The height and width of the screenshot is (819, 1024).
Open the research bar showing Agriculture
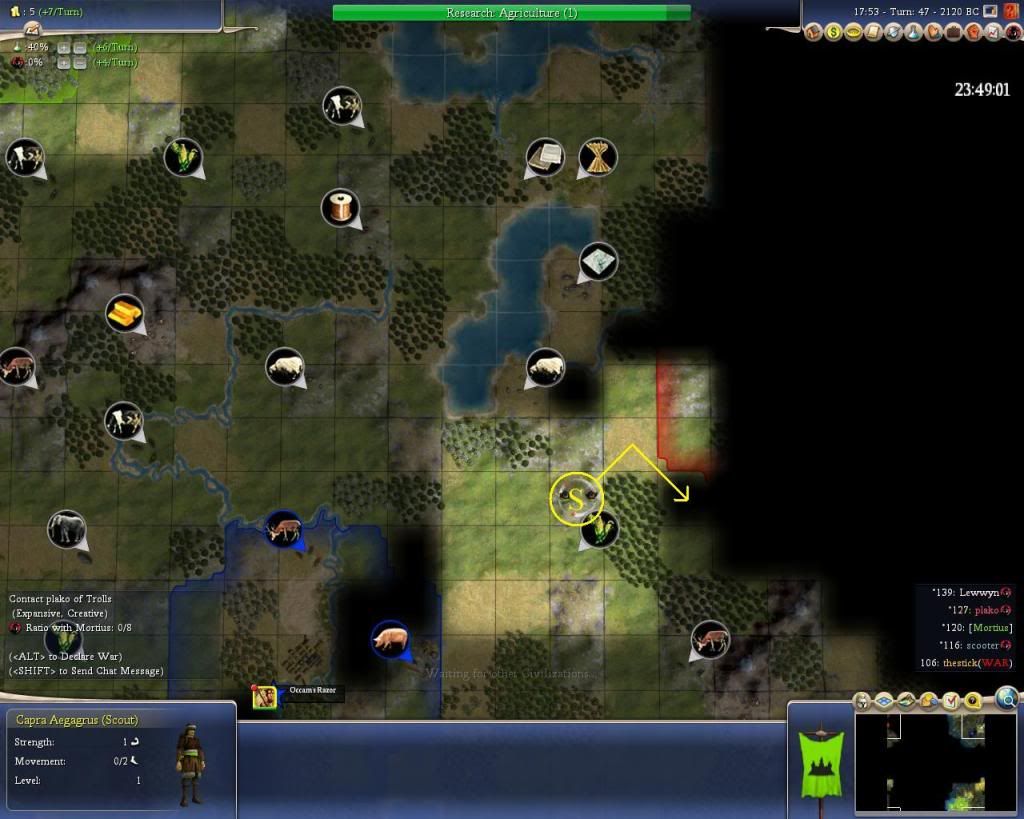click(x=511, y=13)
